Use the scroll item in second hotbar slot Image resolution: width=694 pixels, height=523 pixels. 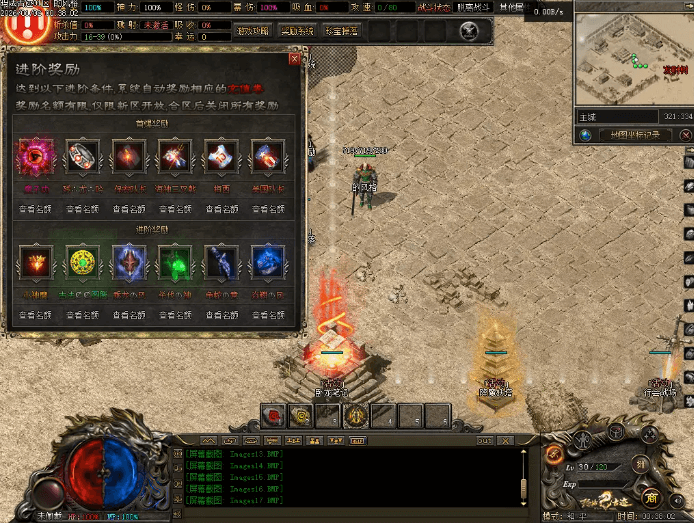click(299, 414)
